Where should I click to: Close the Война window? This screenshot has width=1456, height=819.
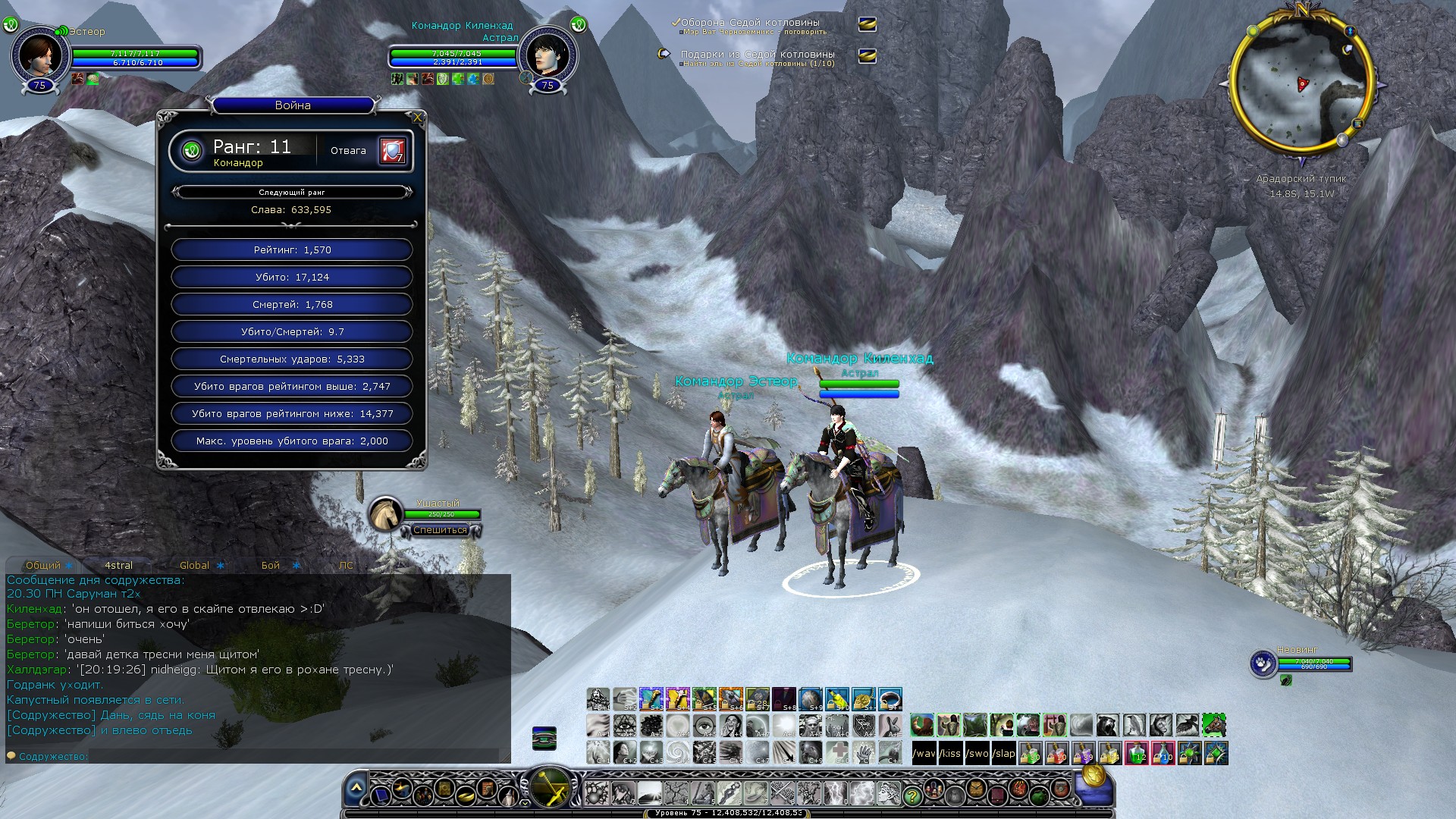417,118
